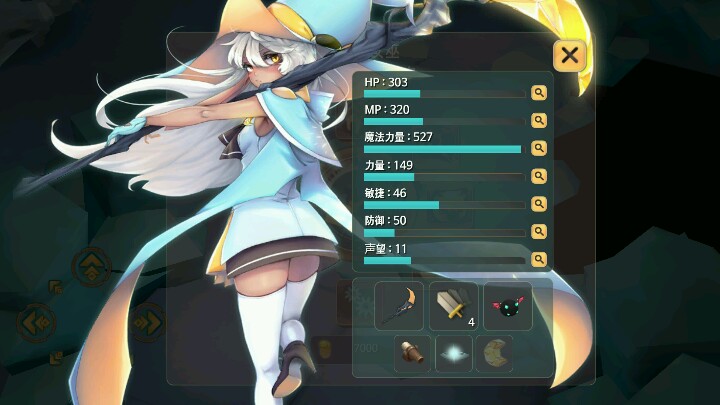Choose the sword slot with count 4
The image size is (720, 405).
(454, 306)
